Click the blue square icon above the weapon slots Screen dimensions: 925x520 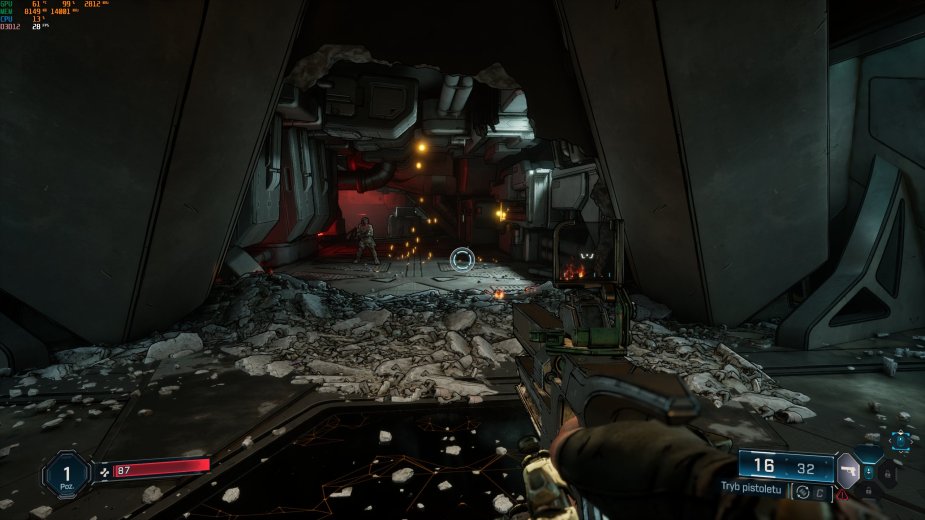click(x=901, y=440)
